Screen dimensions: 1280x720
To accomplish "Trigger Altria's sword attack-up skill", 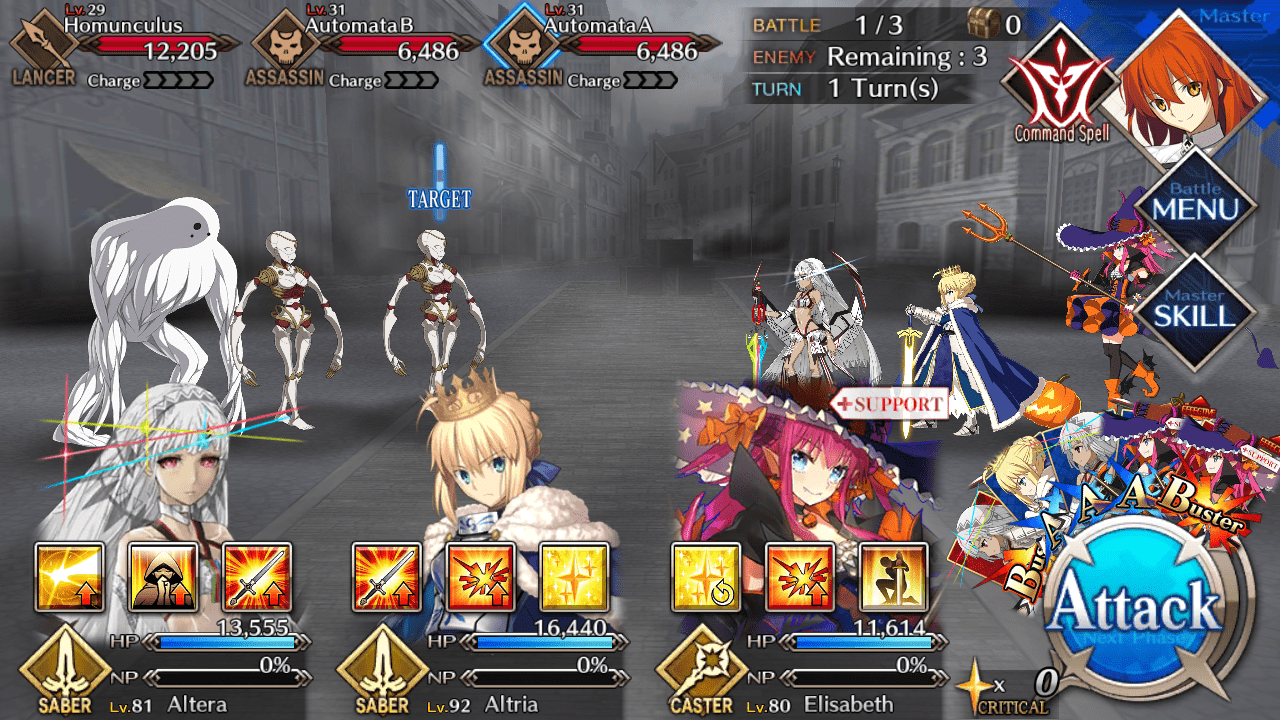I will pos(387,577).
